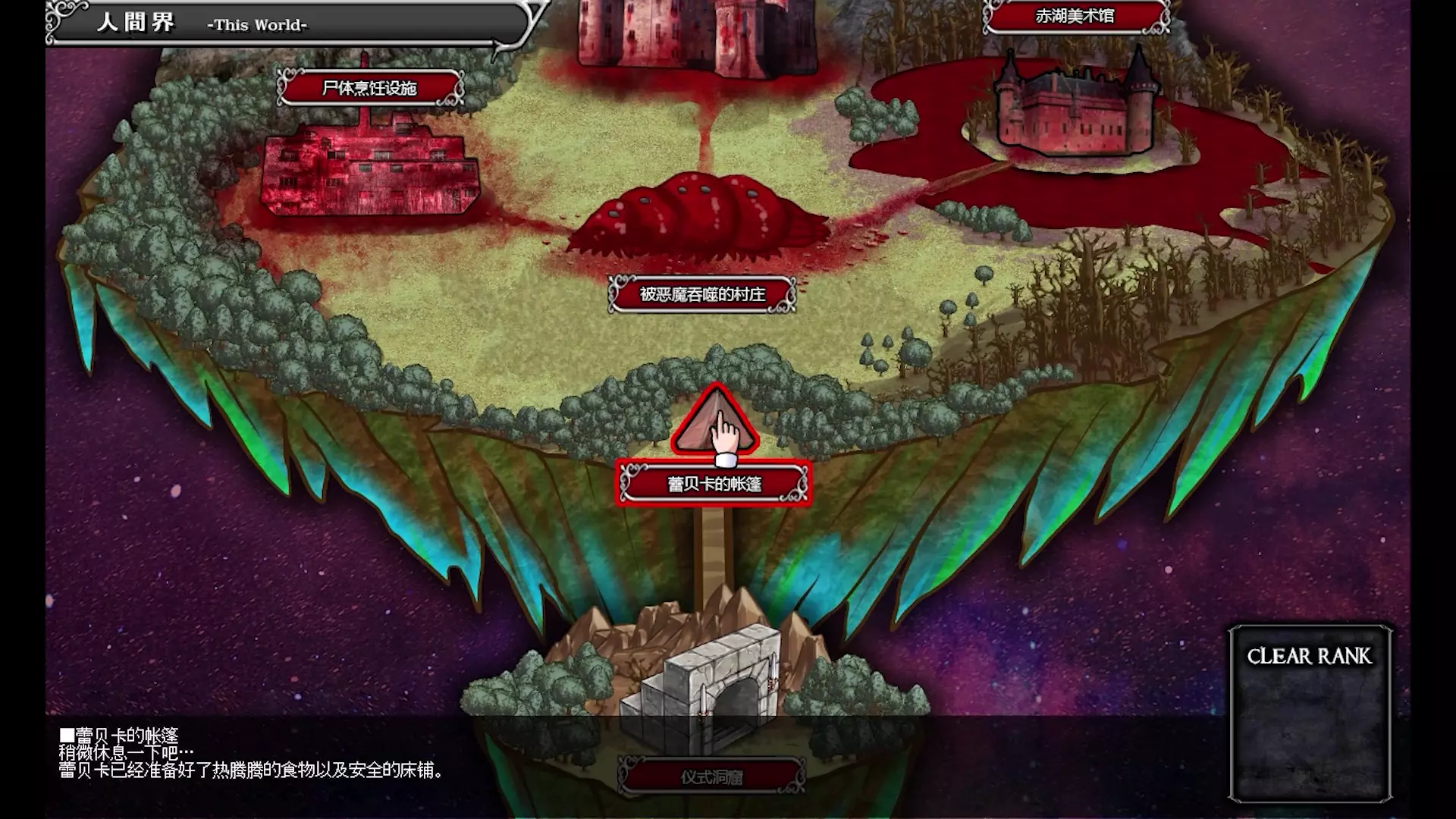This screenshot has height=819, width=1456.
Task: Enter the 赤湖美术馆 stage
Action: (1075, 16)
